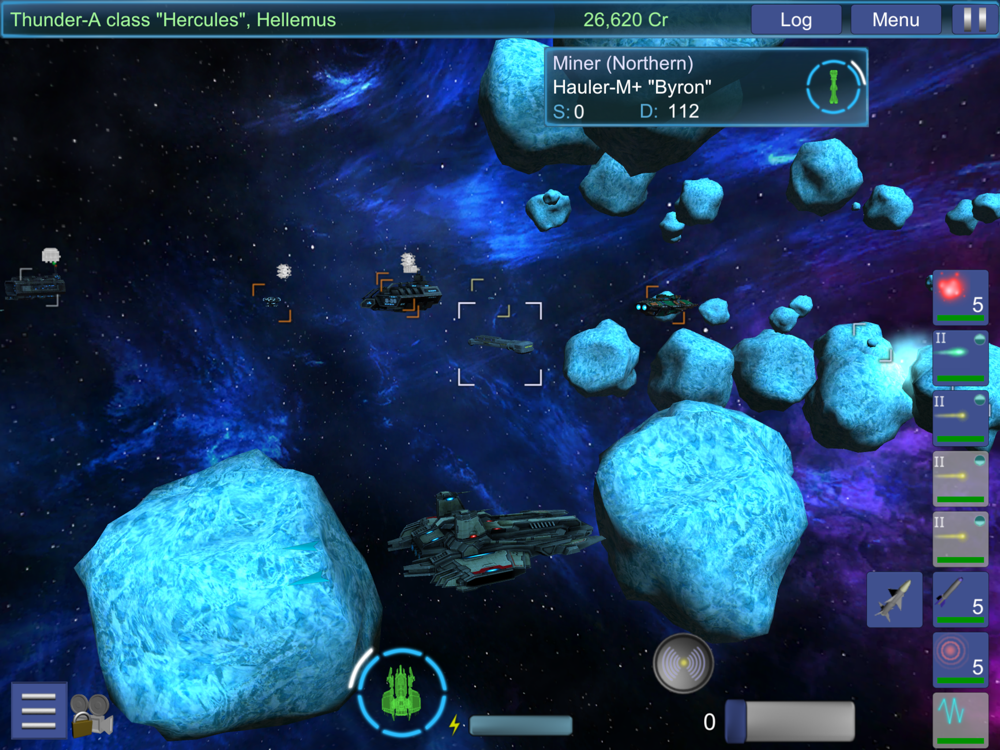Launch a missile from the missile slot

[960, 599]
